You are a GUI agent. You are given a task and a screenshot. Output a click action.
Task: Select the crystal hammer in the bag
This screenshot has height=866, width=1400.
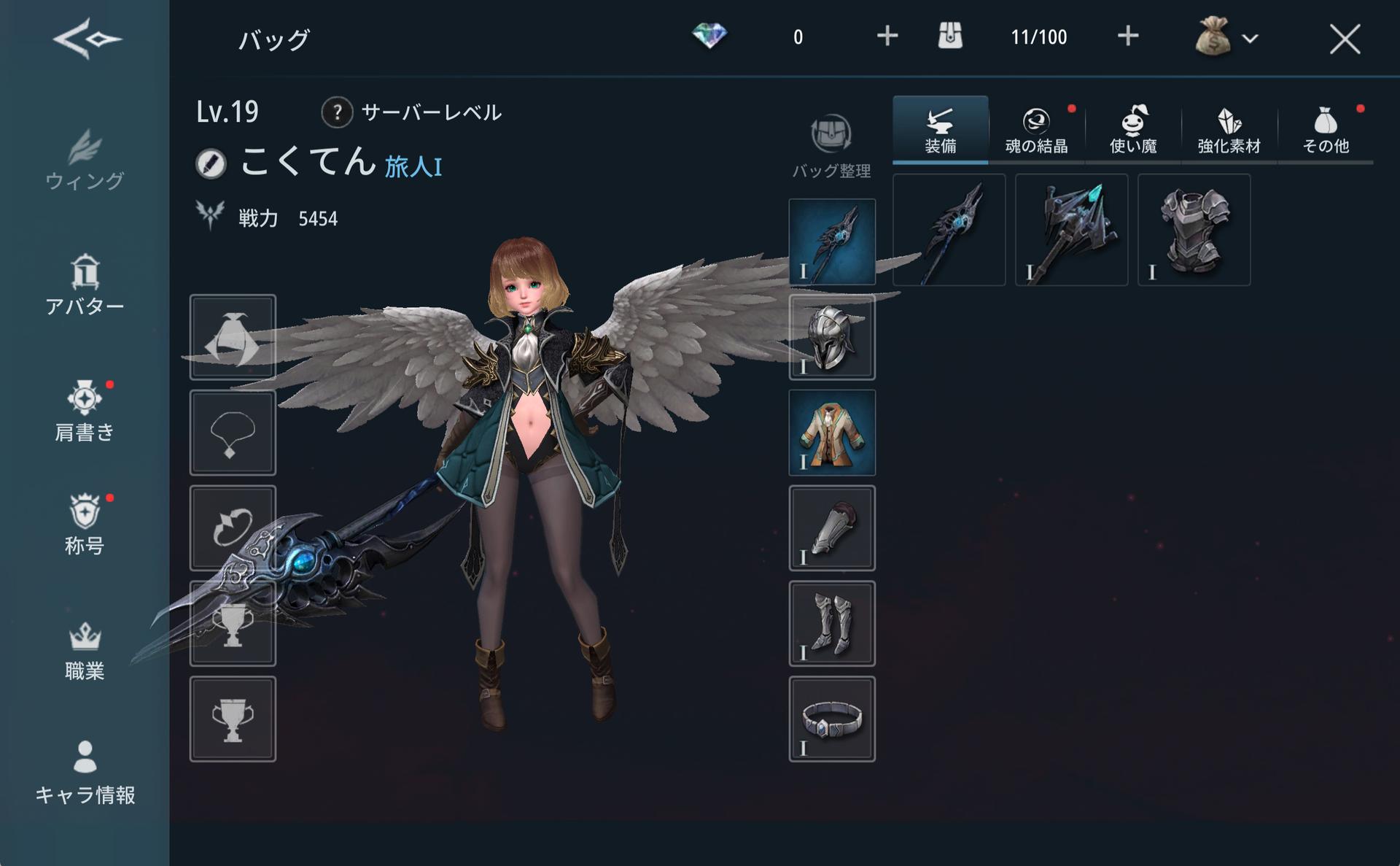pos(1071,230)
